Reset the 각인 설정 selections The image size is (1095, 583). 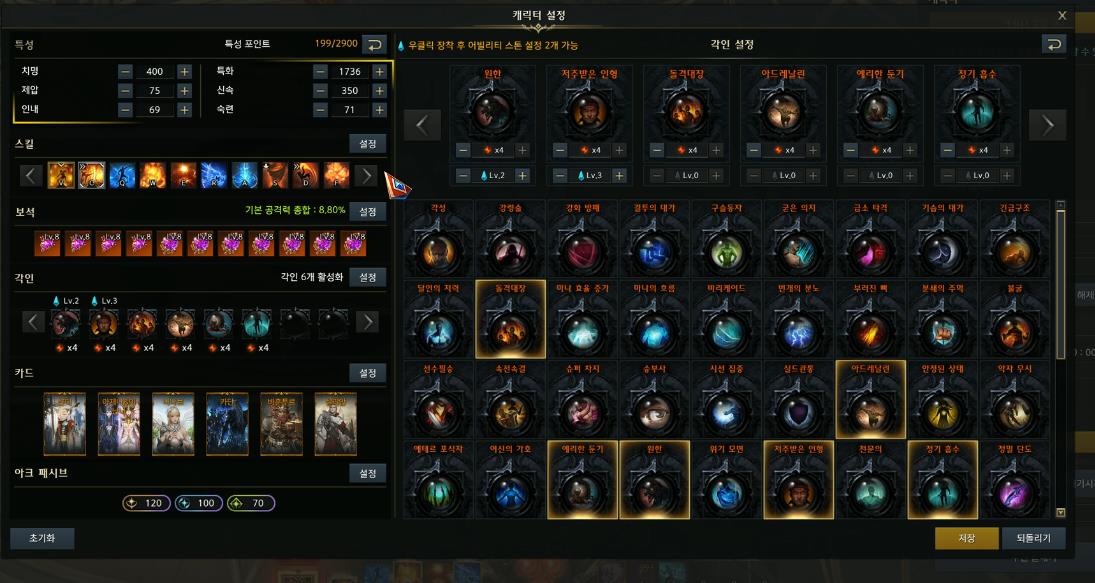(x=1053, y=44)
